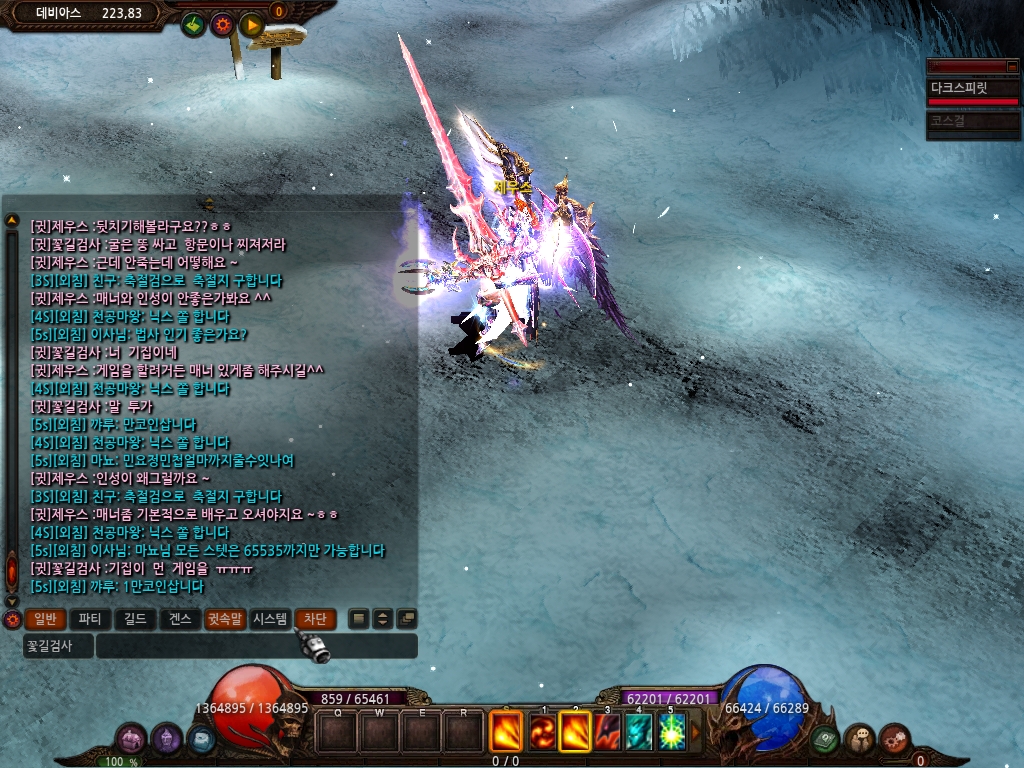The height and width of the screenshot is (768, 1024).
Task: Toggle the 귓속말 whisper filter
Action: pos(225,619)
